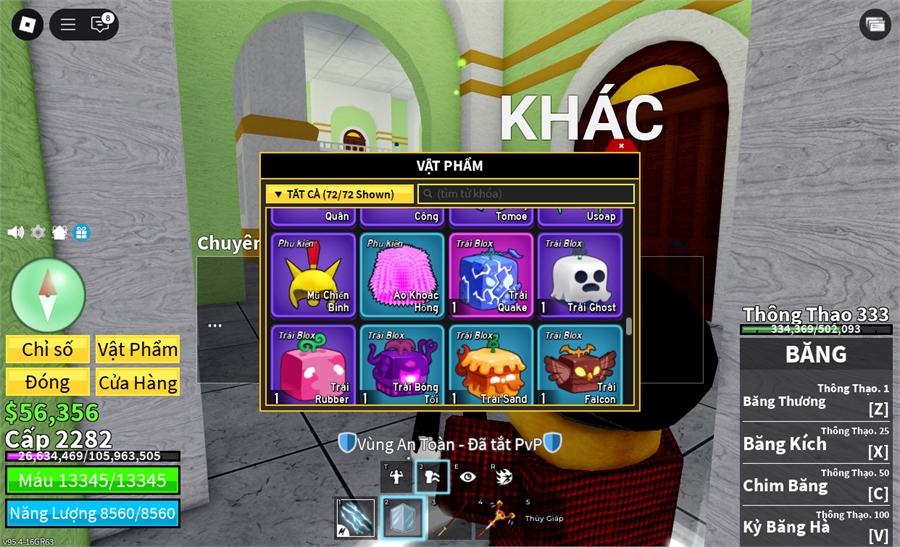This screenshot has height=547, width=900.
Task: Open the blue gift box icon
Action: [x=81, y=232]
